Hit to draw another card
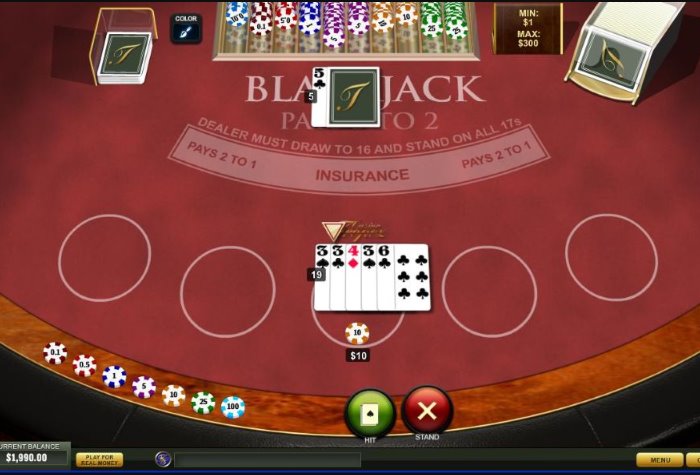 point(370,412)
